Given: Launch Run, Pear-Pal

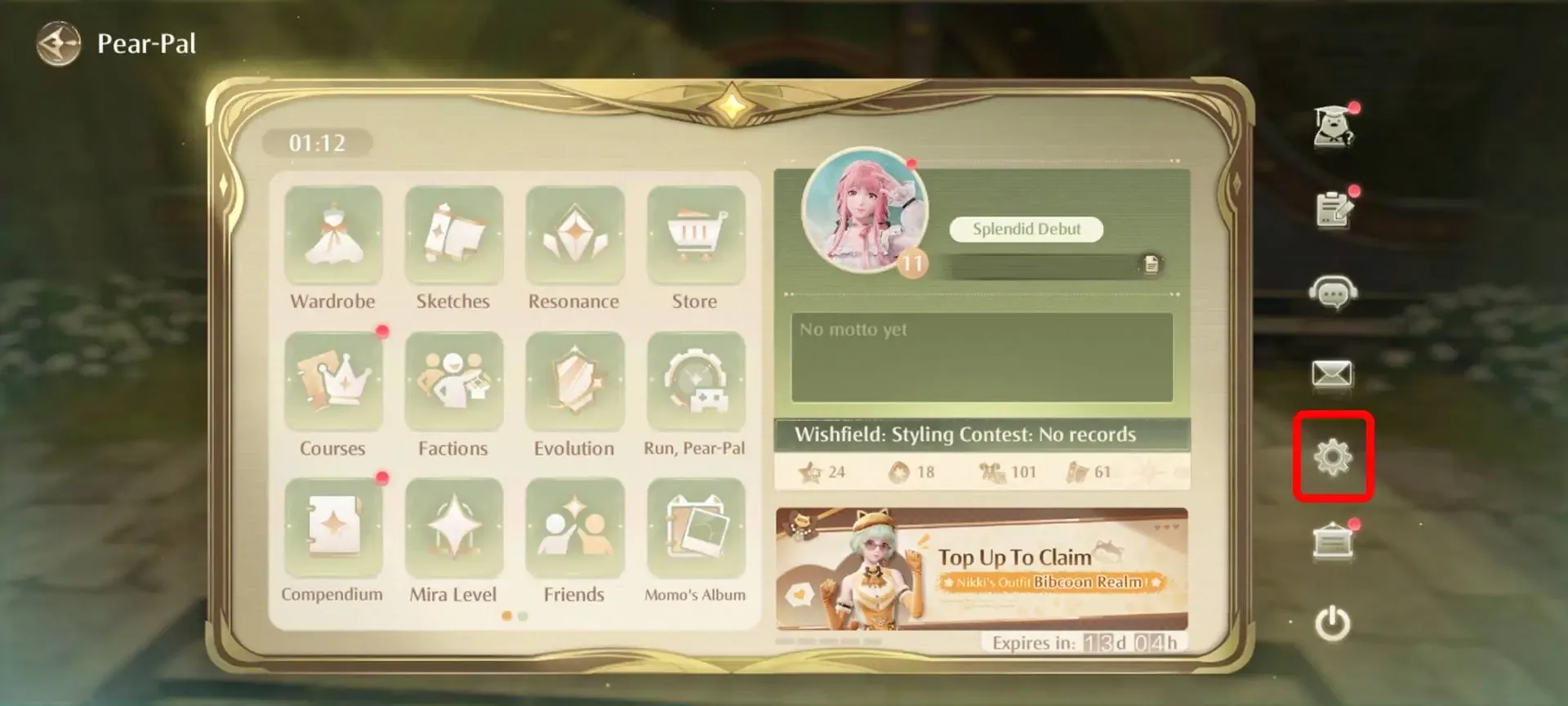Looking at the screenshot, I should point(695,382).
